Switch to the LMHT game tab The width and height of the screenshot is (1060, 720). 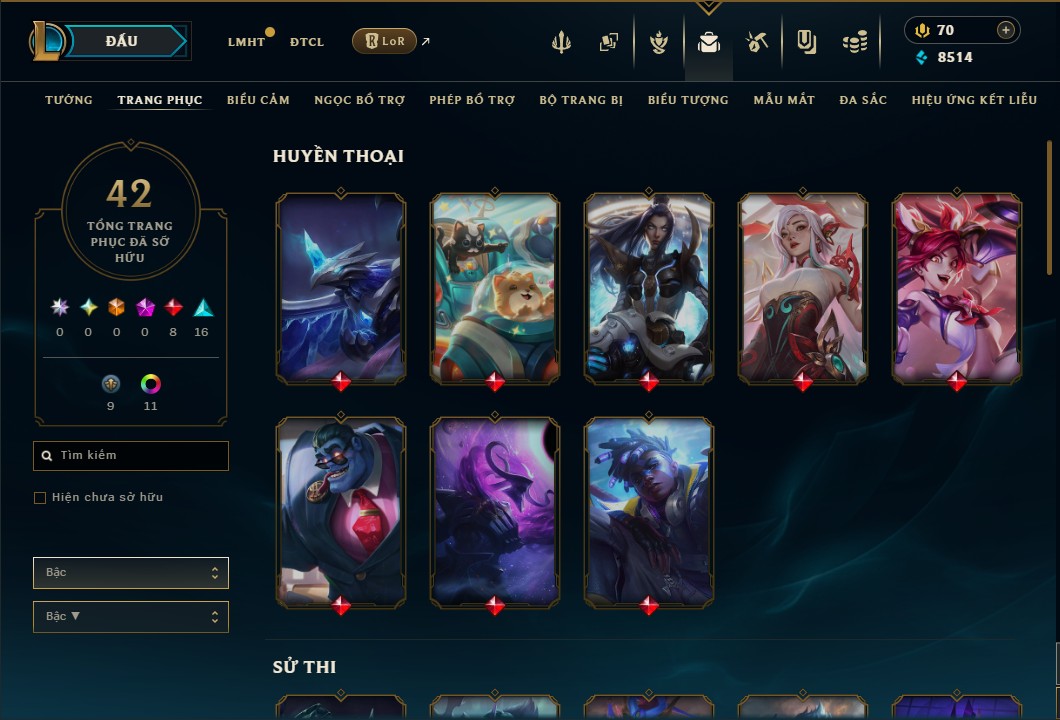246,42
